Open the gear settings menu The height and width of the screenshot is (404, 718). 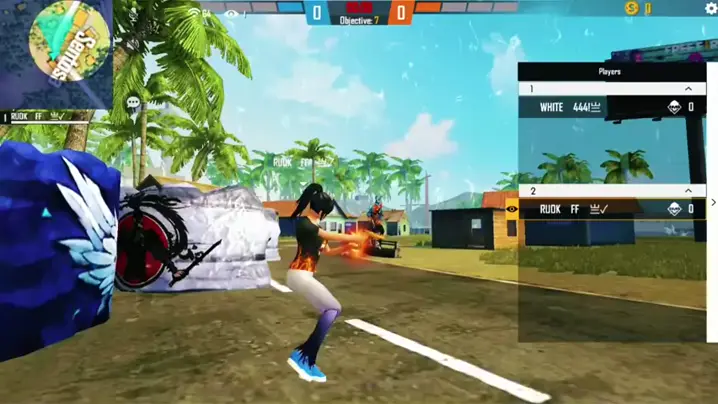[x=711, y=8]
